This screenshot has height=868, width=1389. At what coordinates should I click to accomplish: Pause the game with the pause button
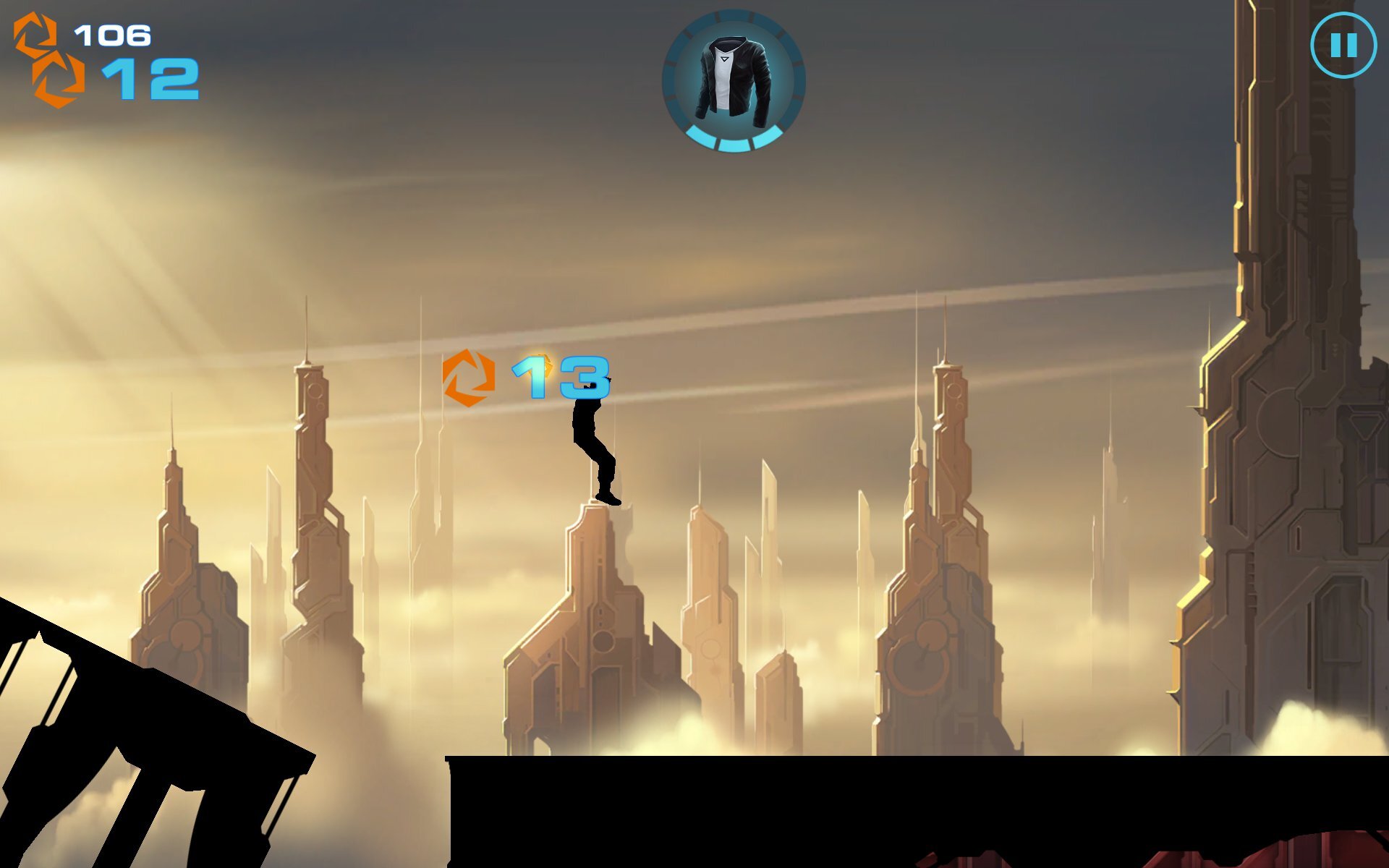click(x=1343, y=46)
